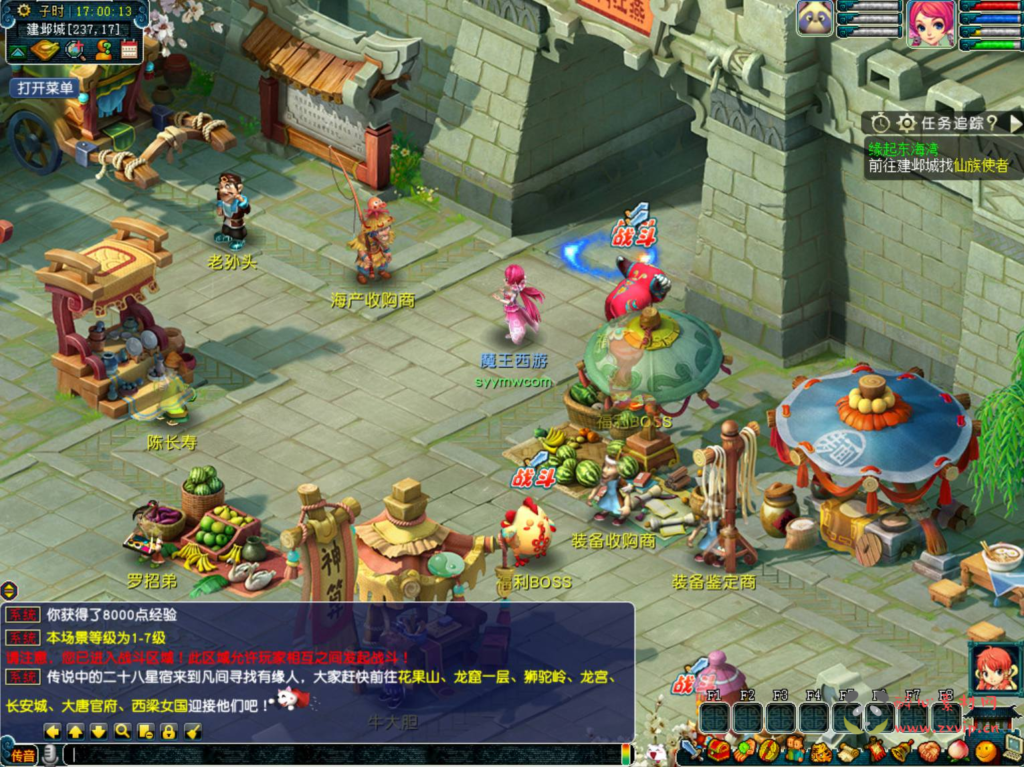Open the calendar events icon
Viewport: 1024px width, 767px height.
click(x=129, y=50)
